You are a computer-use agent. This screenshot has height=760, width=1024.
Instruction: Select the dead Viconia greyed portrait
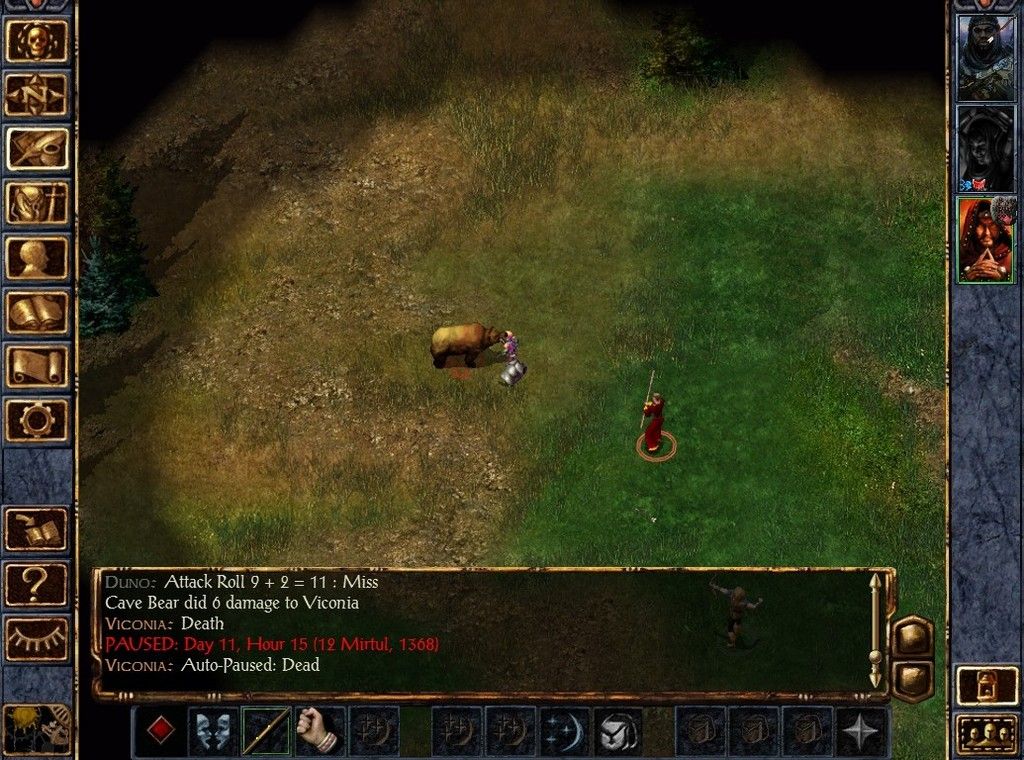click(985, 148)
